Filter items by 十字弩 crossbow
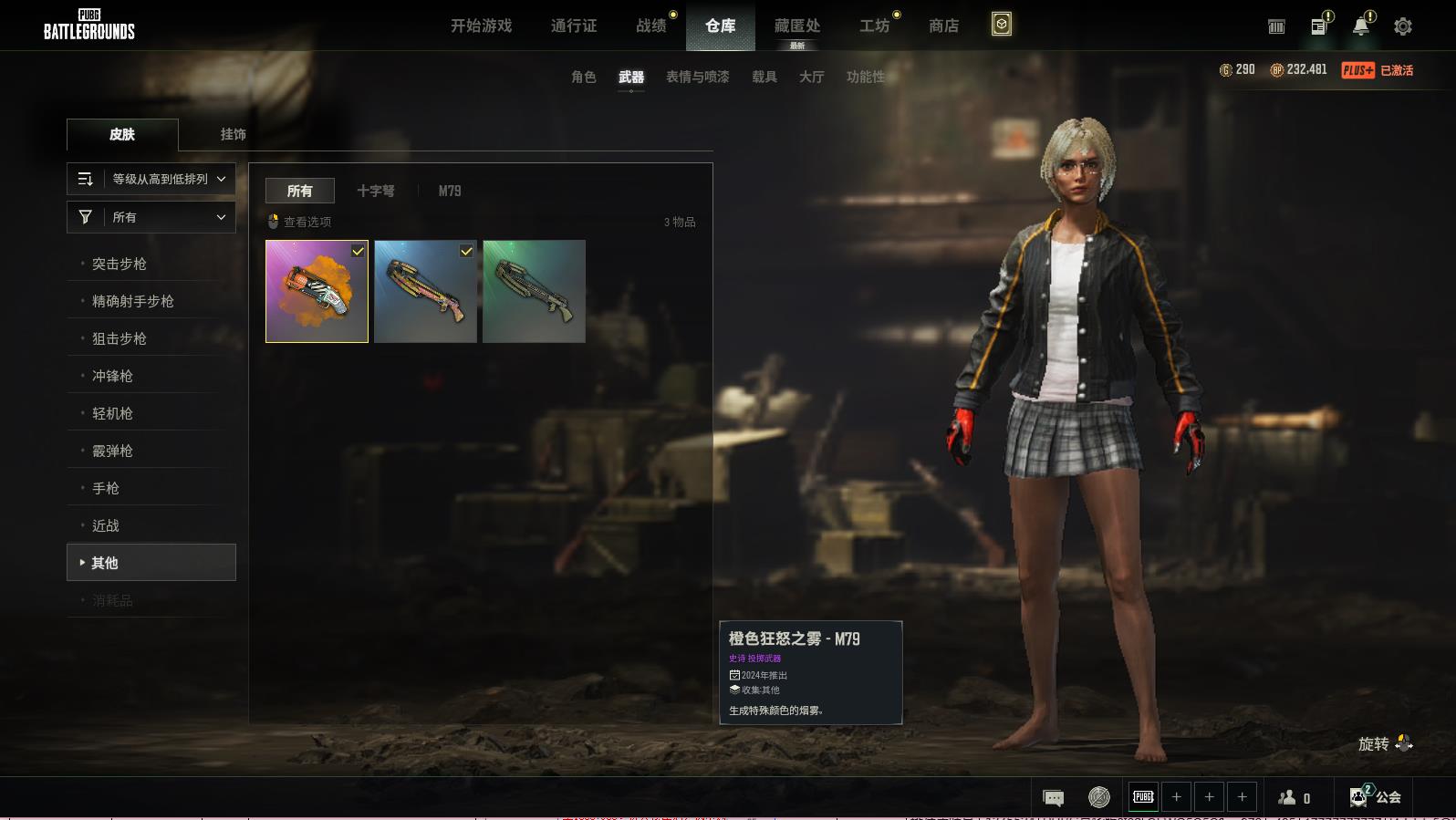 click(x=376, y=191)
